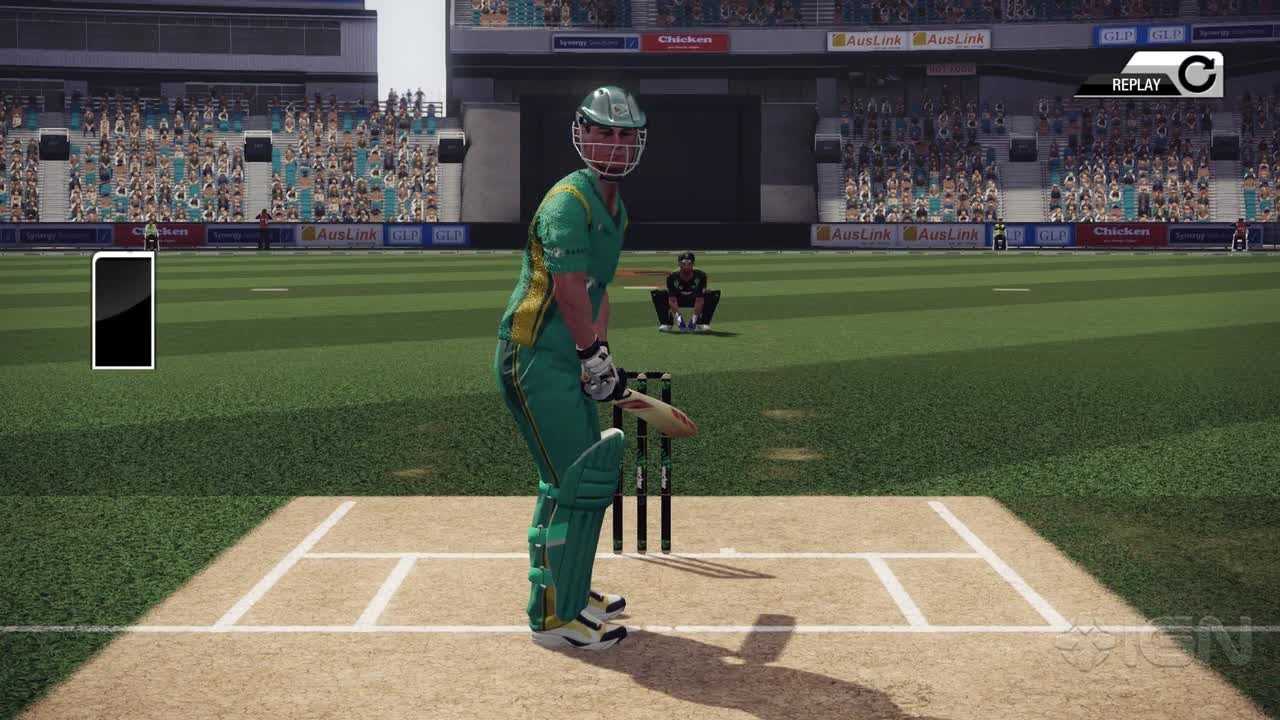The height and width of the screenshot is (720, 1280).
Task: Select the black pitch-view panel
Action: [123, 310]
